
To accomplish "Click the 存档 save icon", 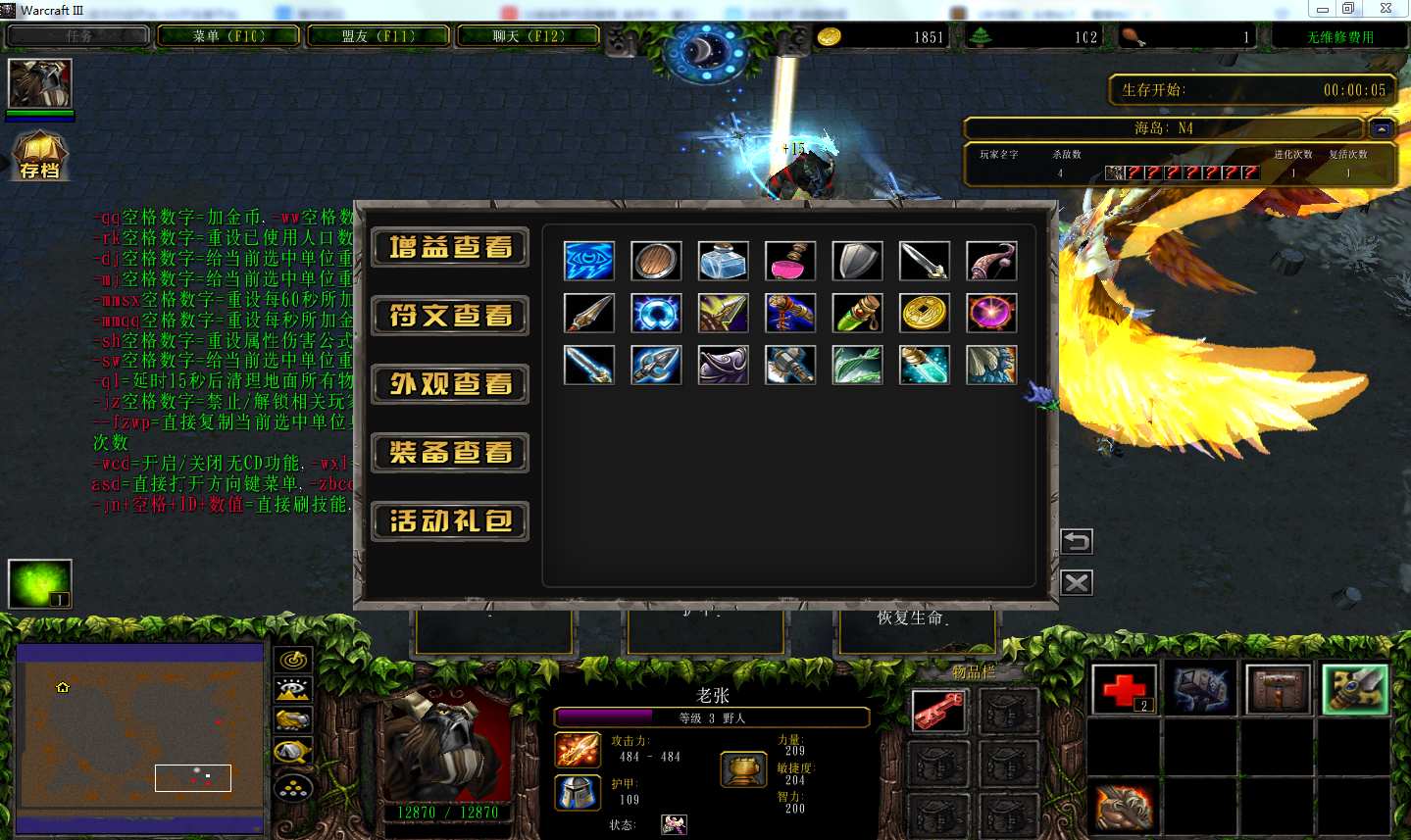I will pyautogui.click(x=39, y=156).
